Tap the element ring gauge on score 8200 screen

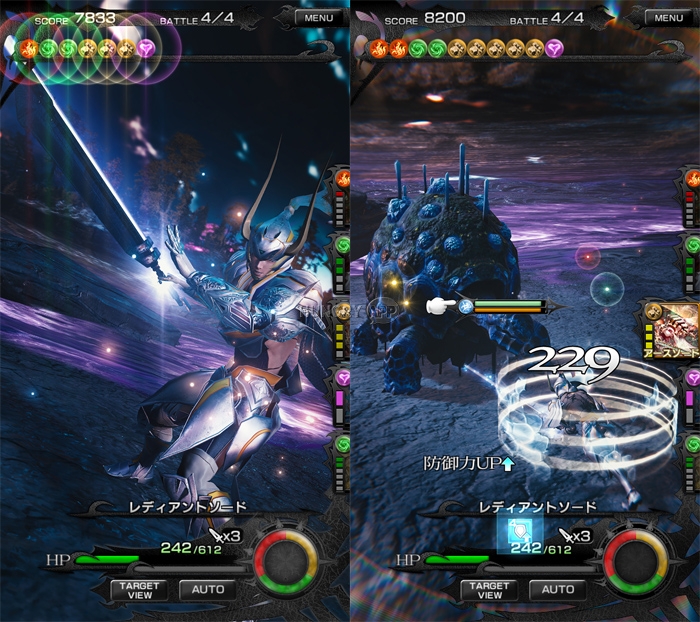638,560
